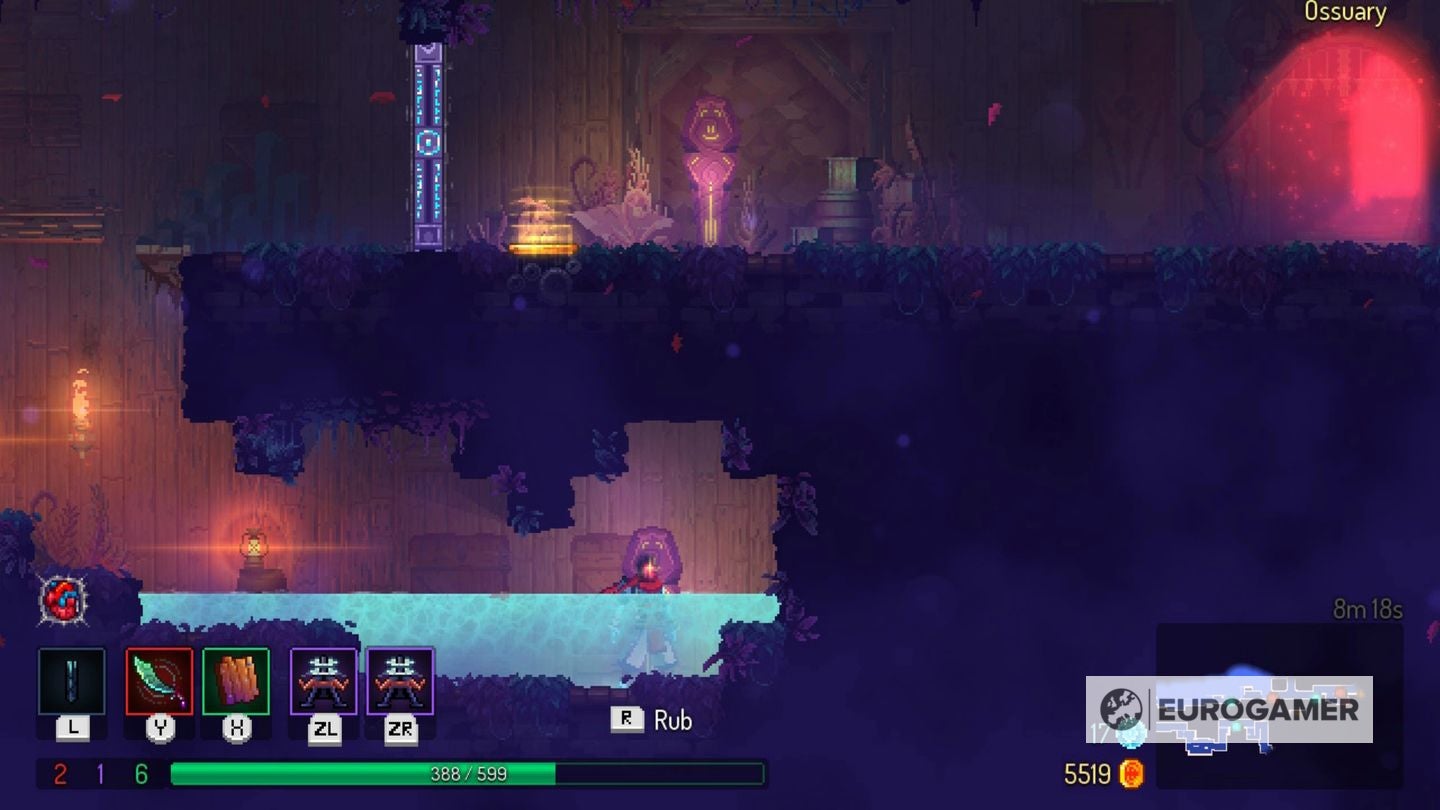The height and width of the screenshot is (810, 1440).
Task: Click the Eurogamer watermark logo
Action: point(1230,710)
